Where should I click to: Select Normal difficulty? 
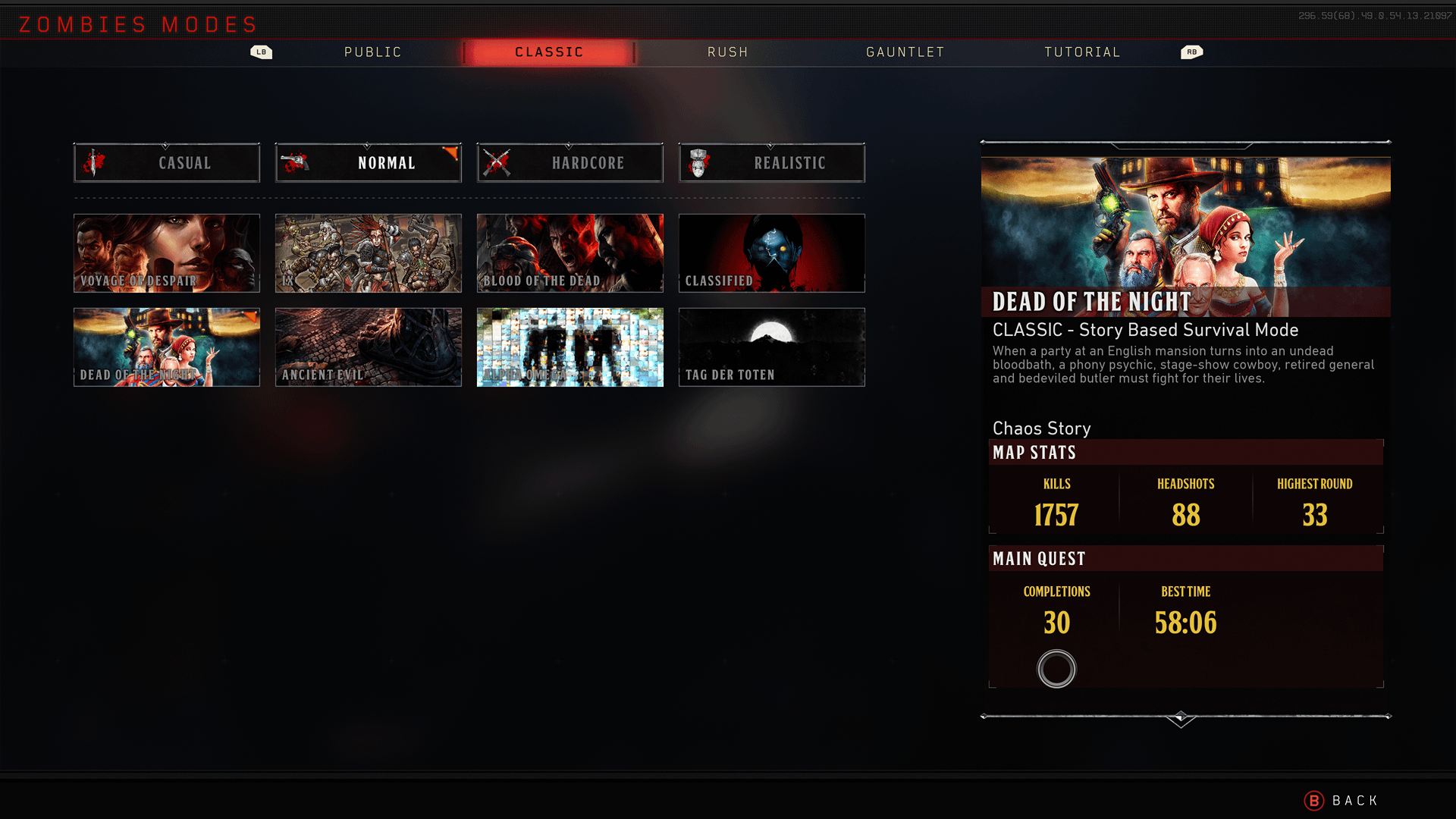pyautogui.click(x=369, y=163)
